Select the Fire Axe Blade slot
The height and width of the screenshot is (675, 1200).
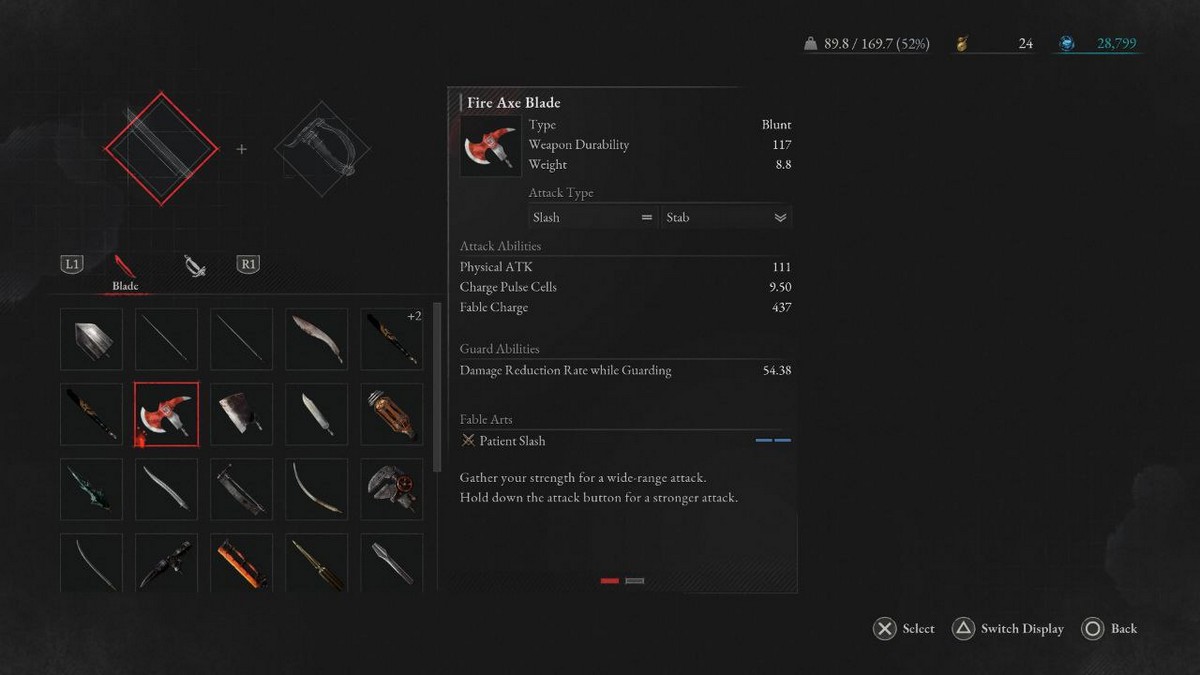pyautogui.click(x=166, y=414)
